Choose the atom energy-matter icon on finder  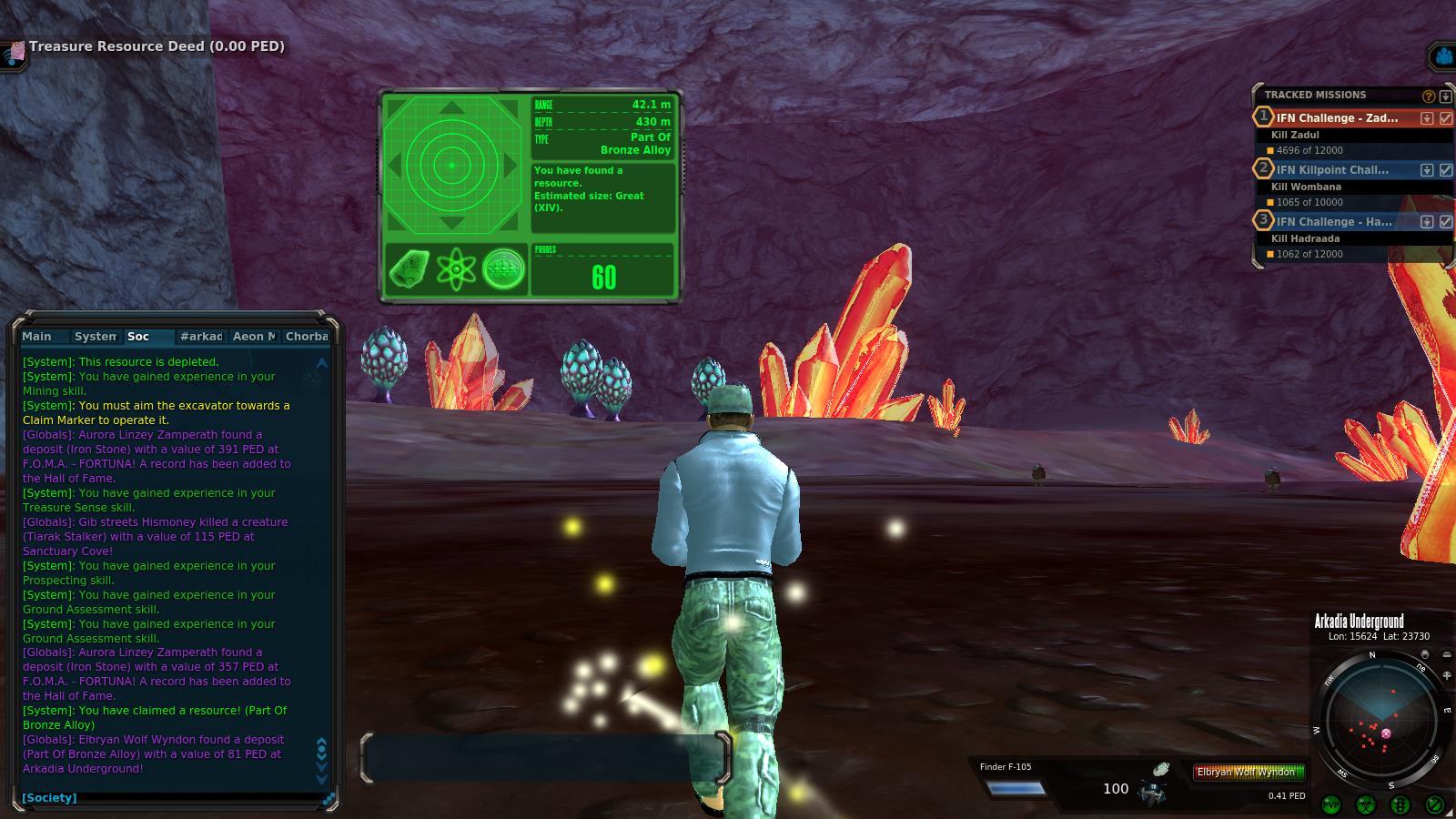(456, 269)
